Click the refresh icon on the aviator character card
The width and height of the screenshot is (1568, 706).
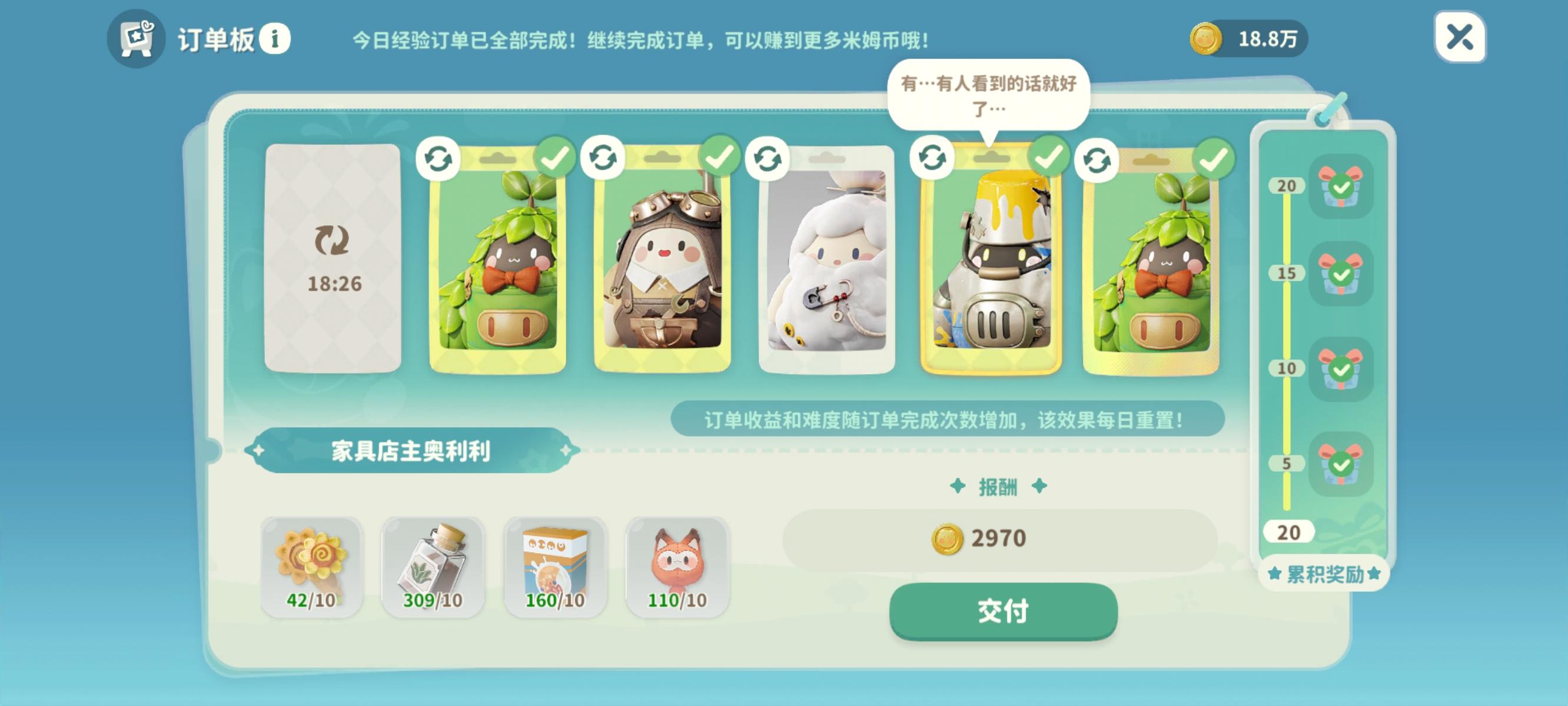[602, 159]
